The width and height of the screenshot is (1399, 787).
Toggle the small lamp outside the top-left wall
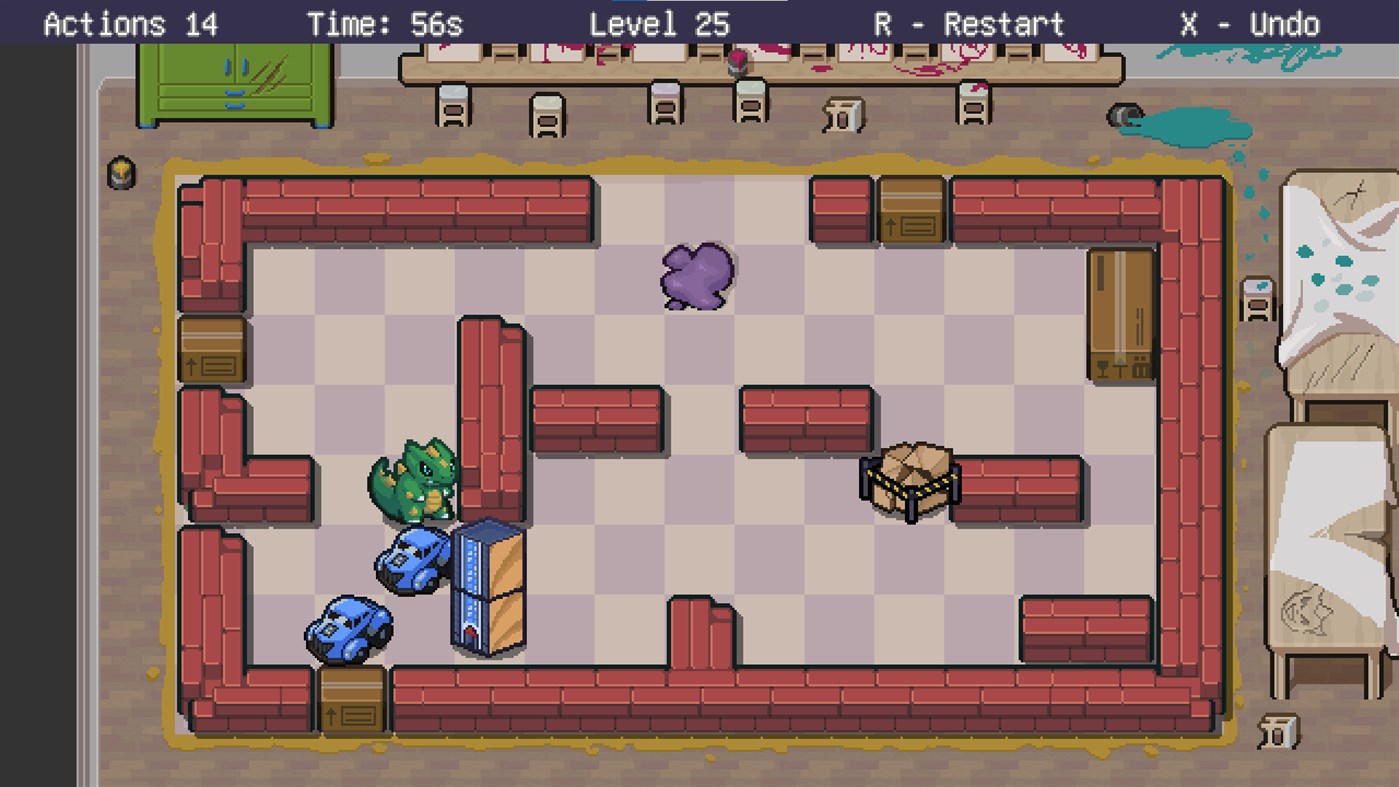(119, 173)
